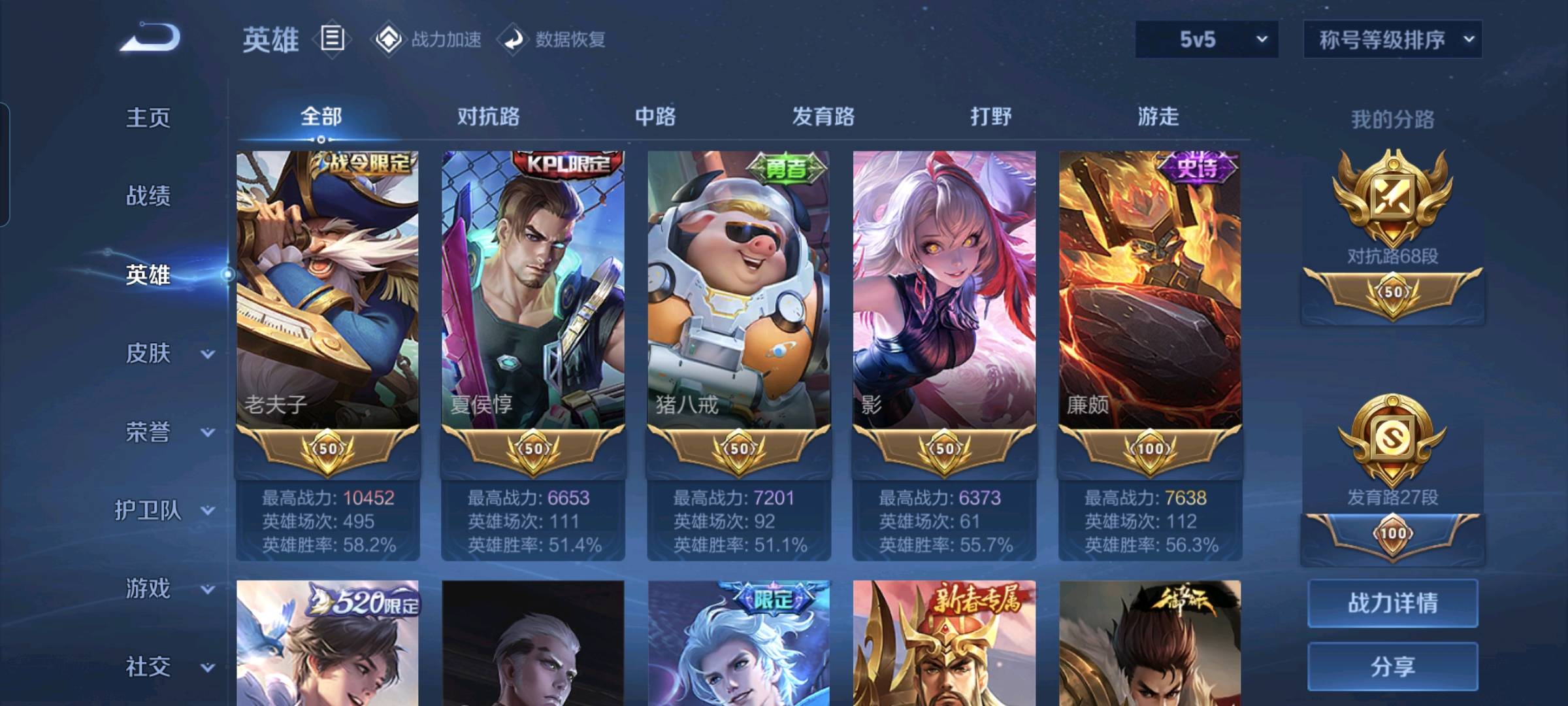Screen dimensions: 1568x706
Task: Open 战力加速 power boost
Action: tap(427, 39)
